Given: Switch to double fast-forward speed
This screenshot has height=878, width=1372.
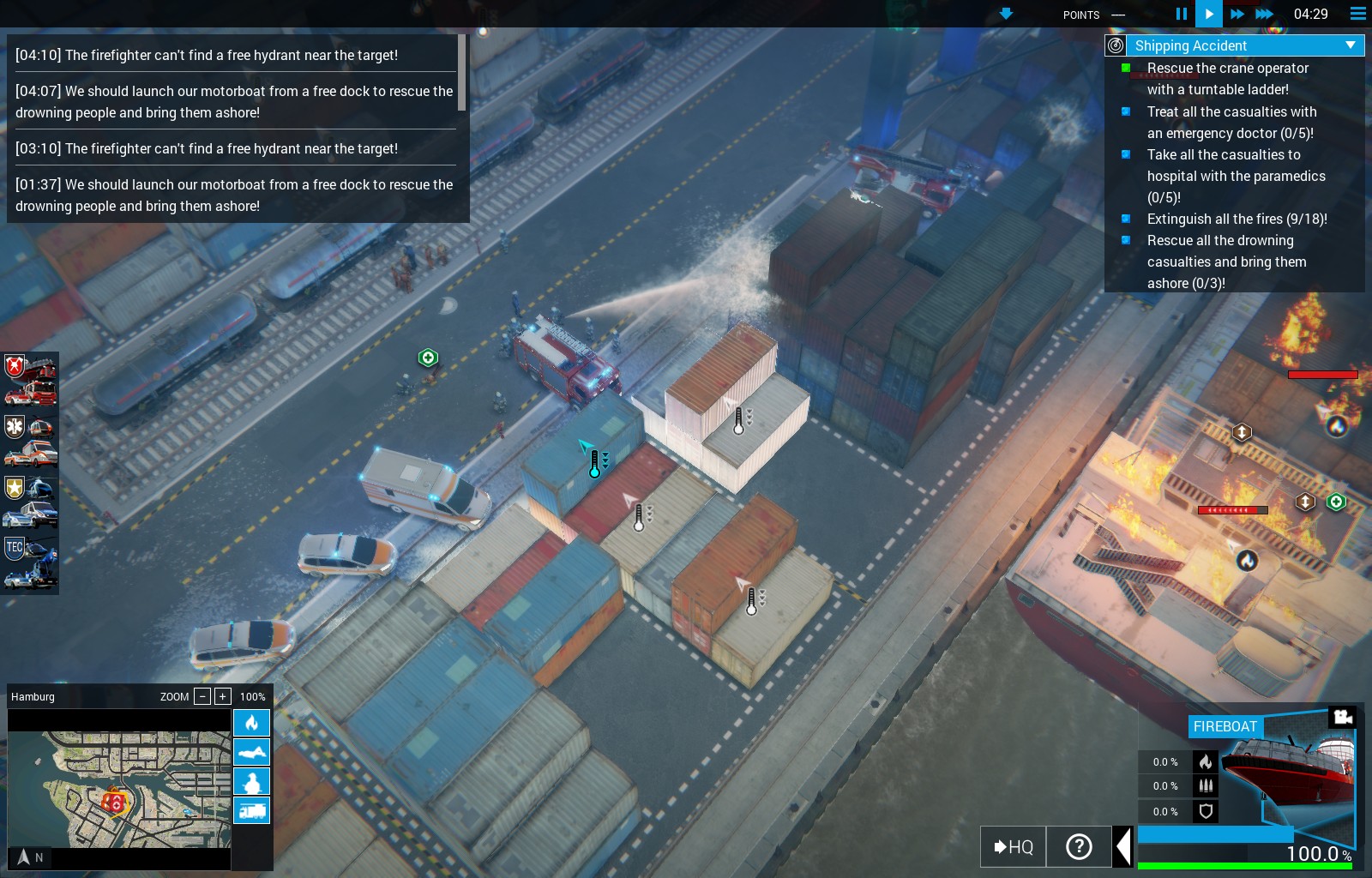Looking at the screenshot, I should [x=1237, y=14].
